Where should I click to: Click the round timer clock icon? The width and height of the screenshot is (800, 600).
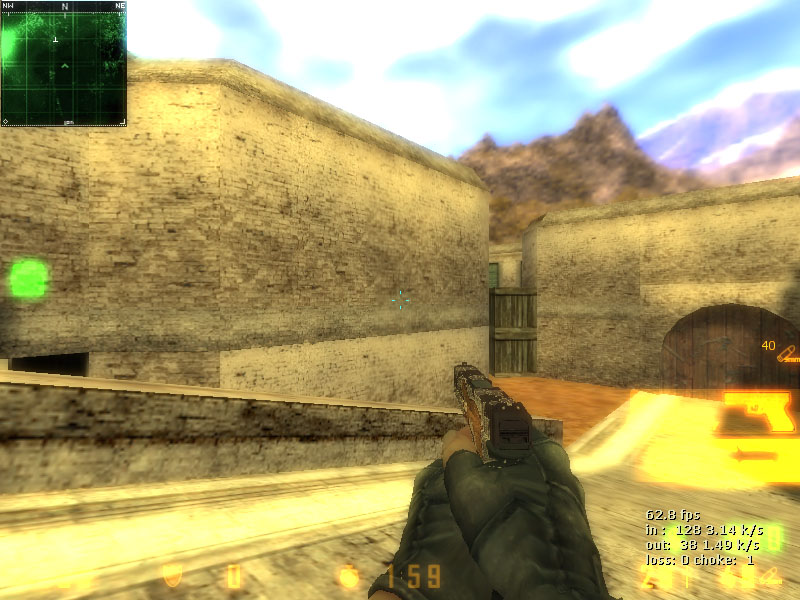point(349,576)
